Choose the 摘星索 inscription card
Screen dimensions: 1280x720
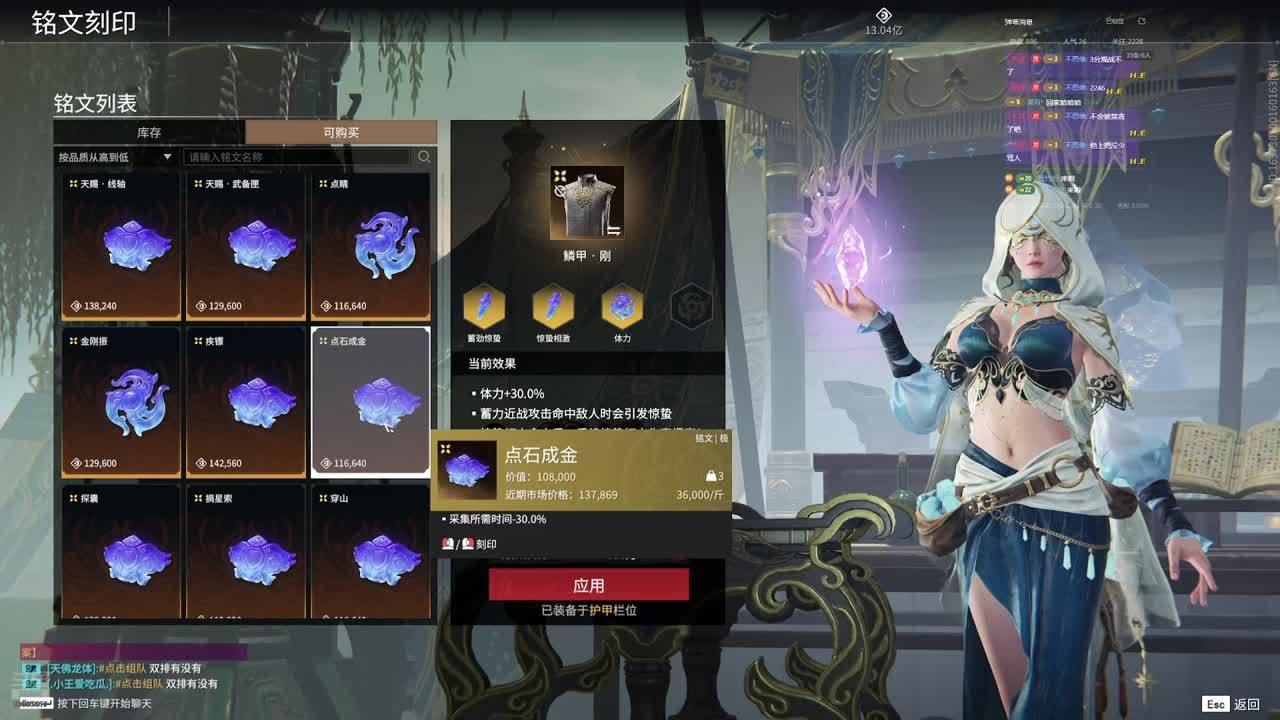pos(246,553)
